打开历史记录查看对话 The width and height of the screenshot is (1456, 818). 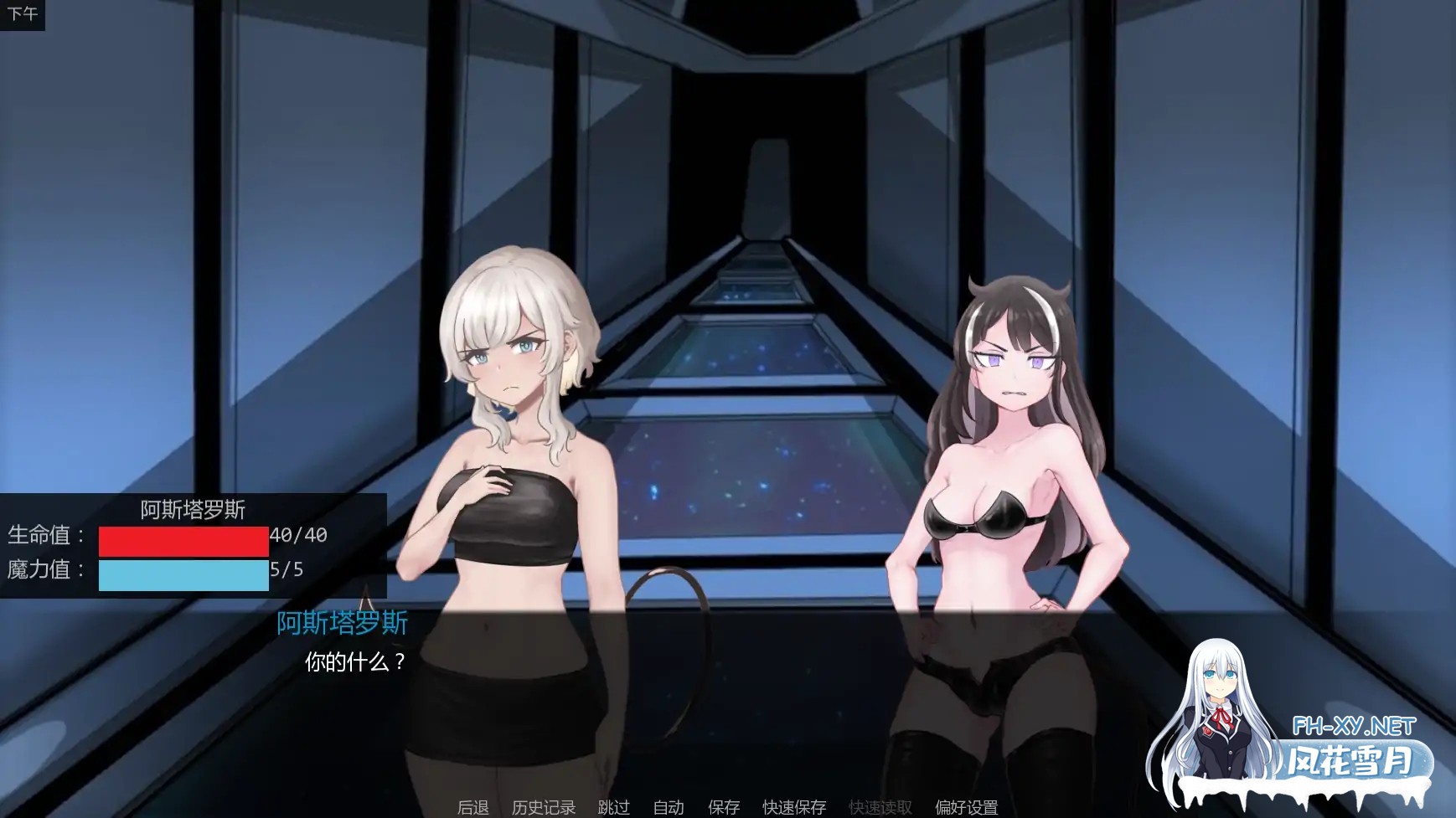click(541, 806)
